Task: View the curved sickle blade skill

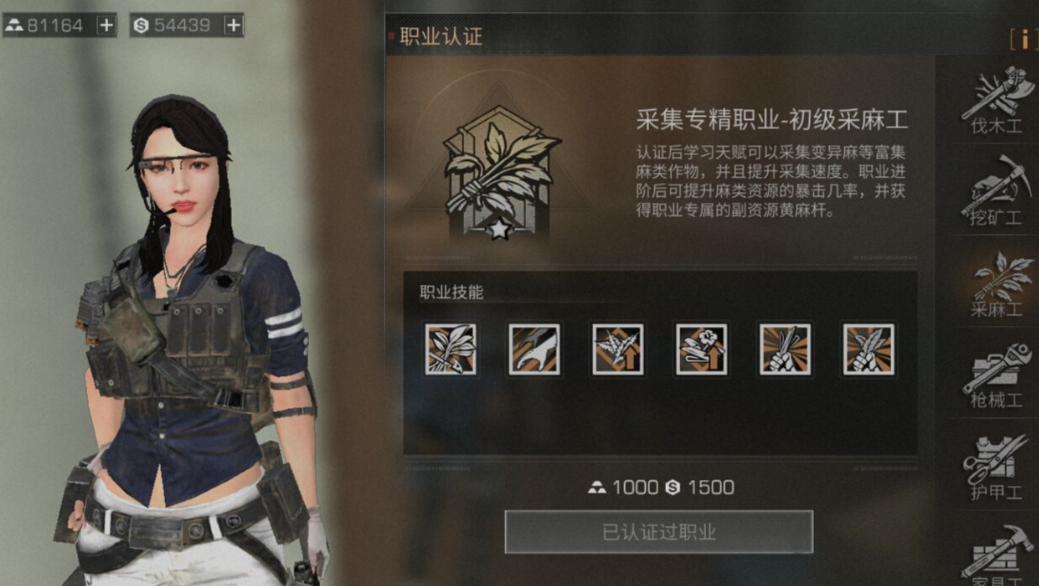Action: (x=534, y=349)
